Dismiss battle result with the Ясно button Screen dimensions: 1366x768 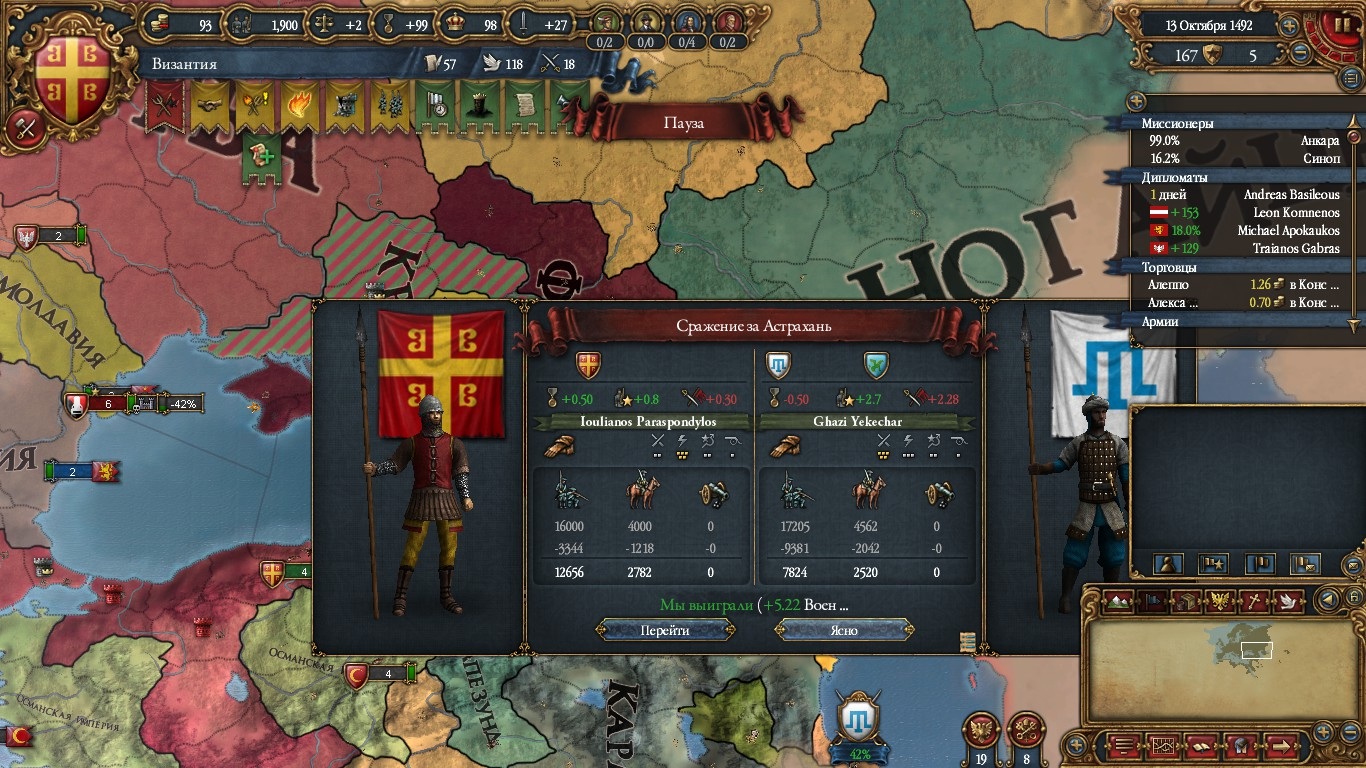pyautogui.click(x=844, y=630)
